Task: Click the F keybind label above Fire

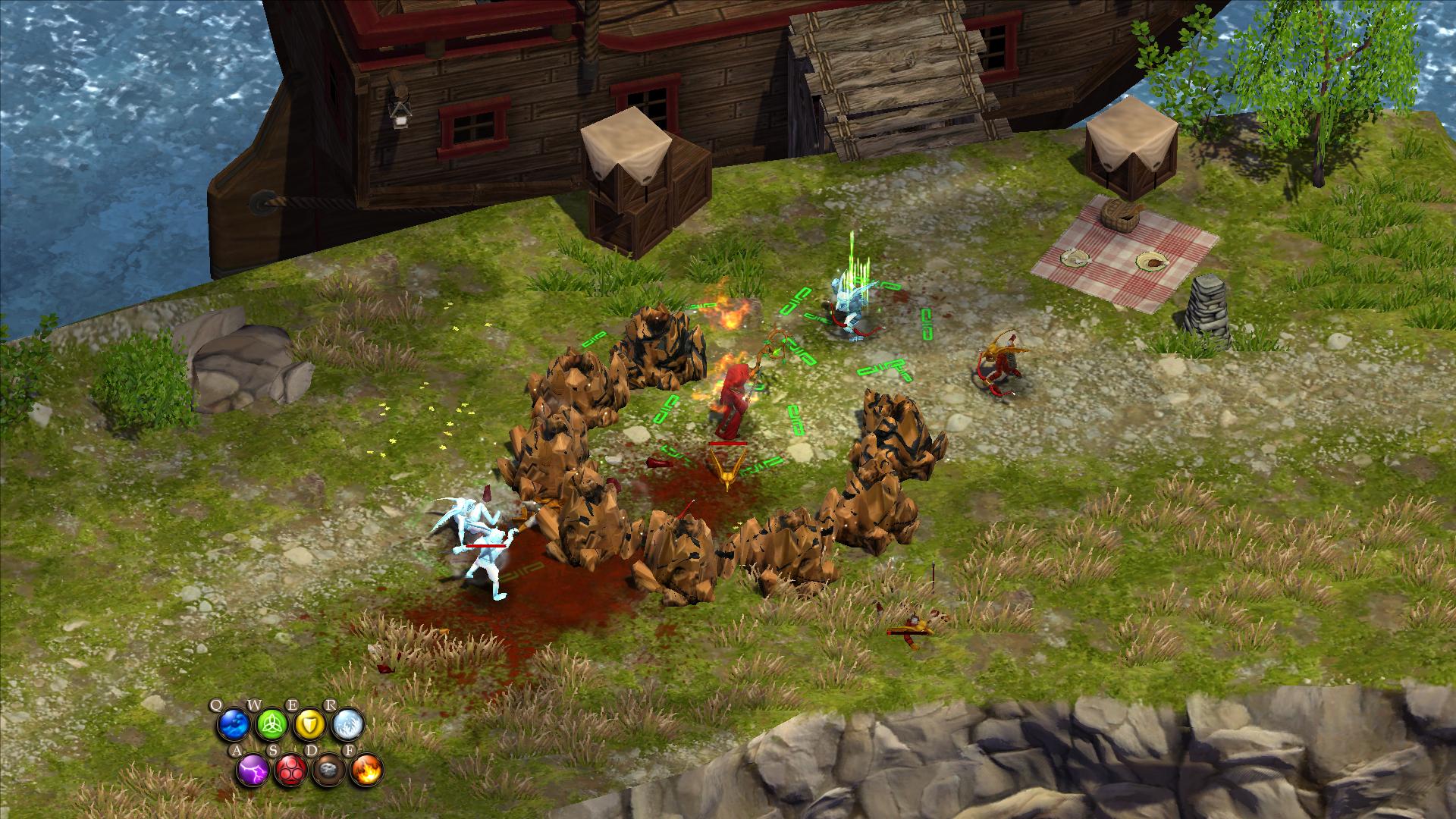Action: point(350,751)
